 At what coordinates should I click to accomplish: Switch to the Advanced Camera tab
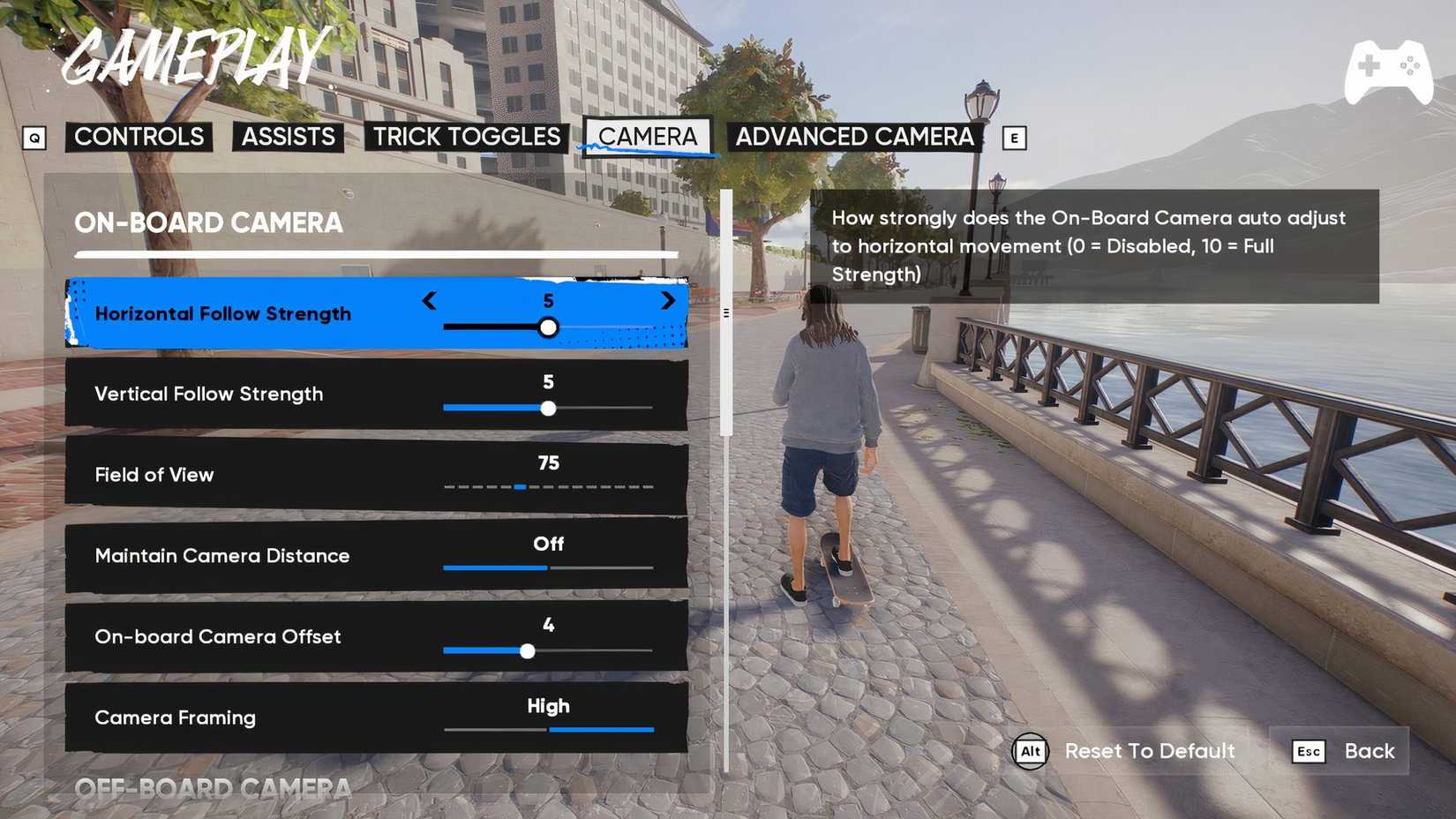854,137
